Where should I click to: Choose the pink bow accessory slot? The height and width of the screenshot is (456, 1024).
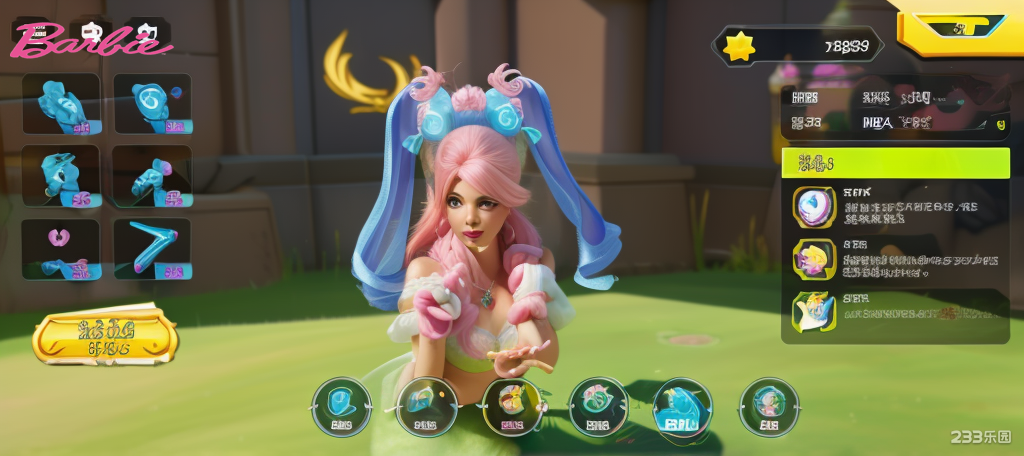coord(61,248)
